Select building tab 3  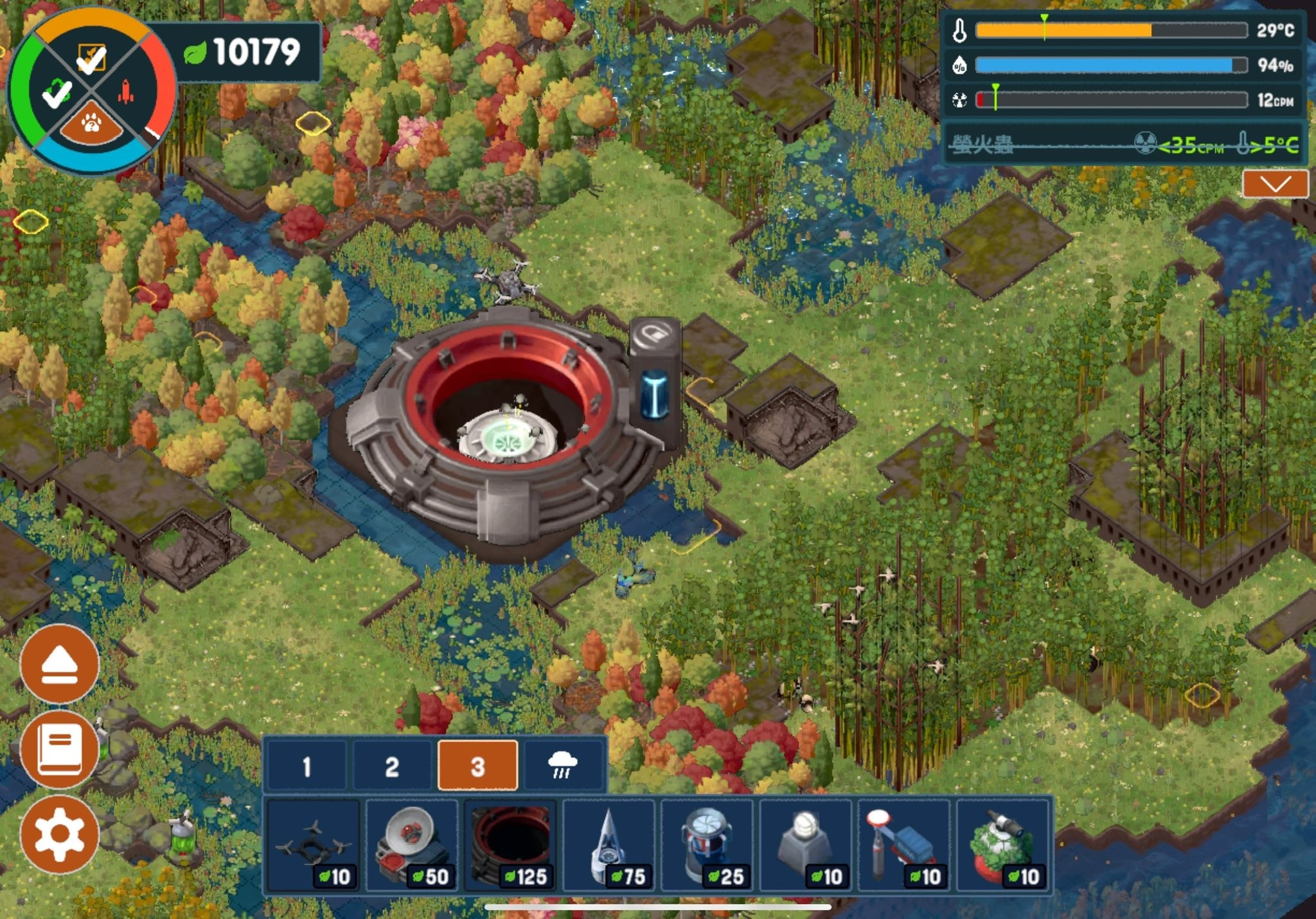pos(477,765)
